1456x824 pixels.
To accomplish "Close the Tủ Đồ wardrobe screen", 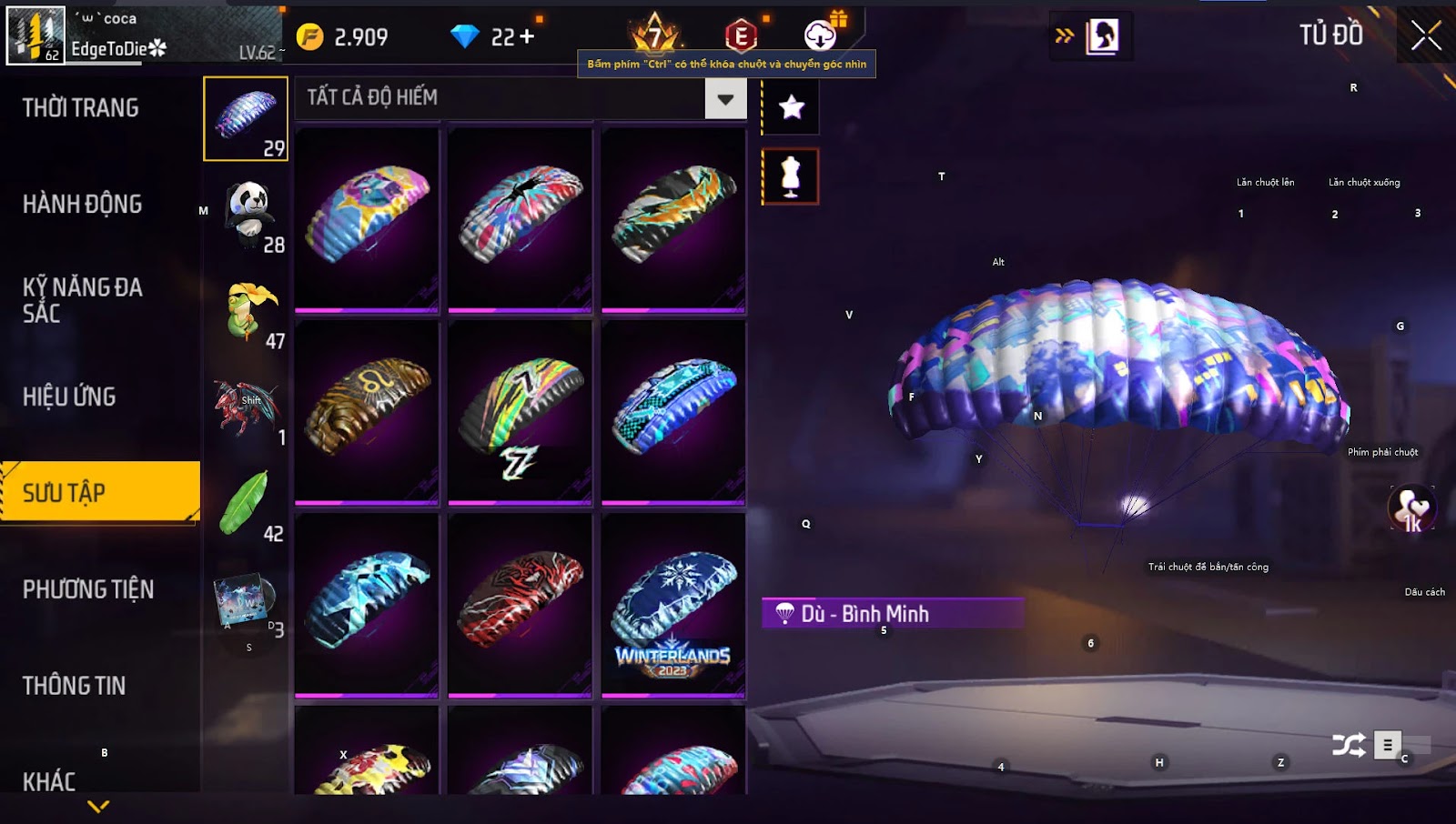I will click(1426, 36).
